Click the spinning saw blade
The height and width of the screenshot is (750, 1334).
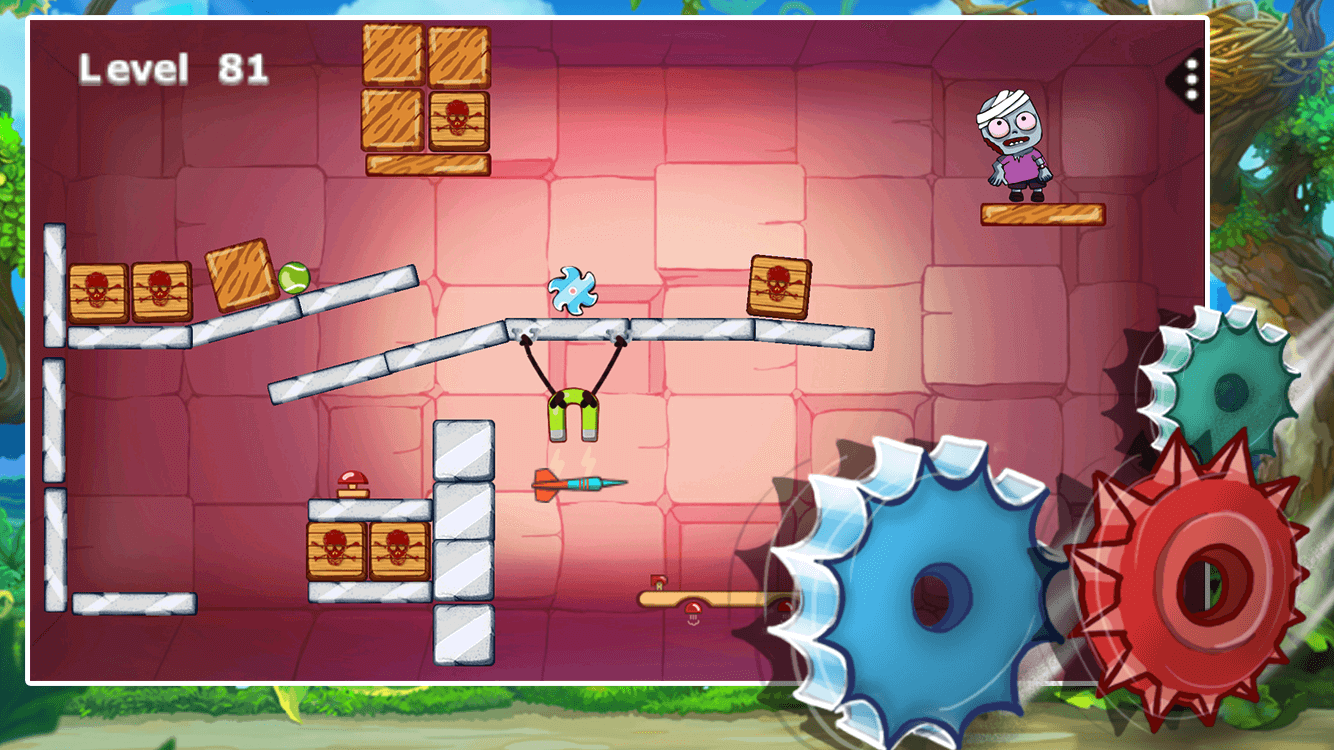(x=572, y=292)
